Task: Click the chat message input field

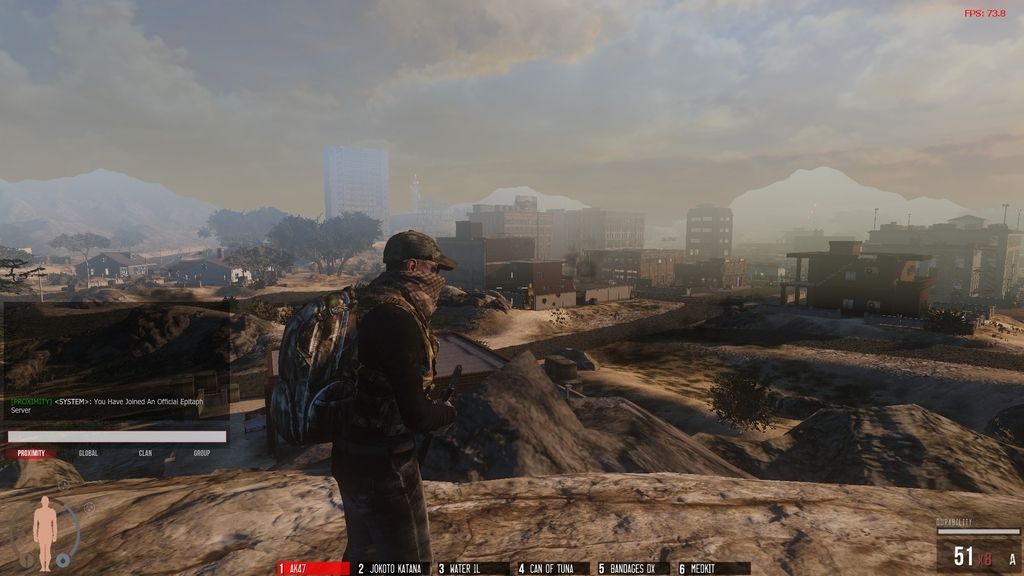Action: point(117,436)
